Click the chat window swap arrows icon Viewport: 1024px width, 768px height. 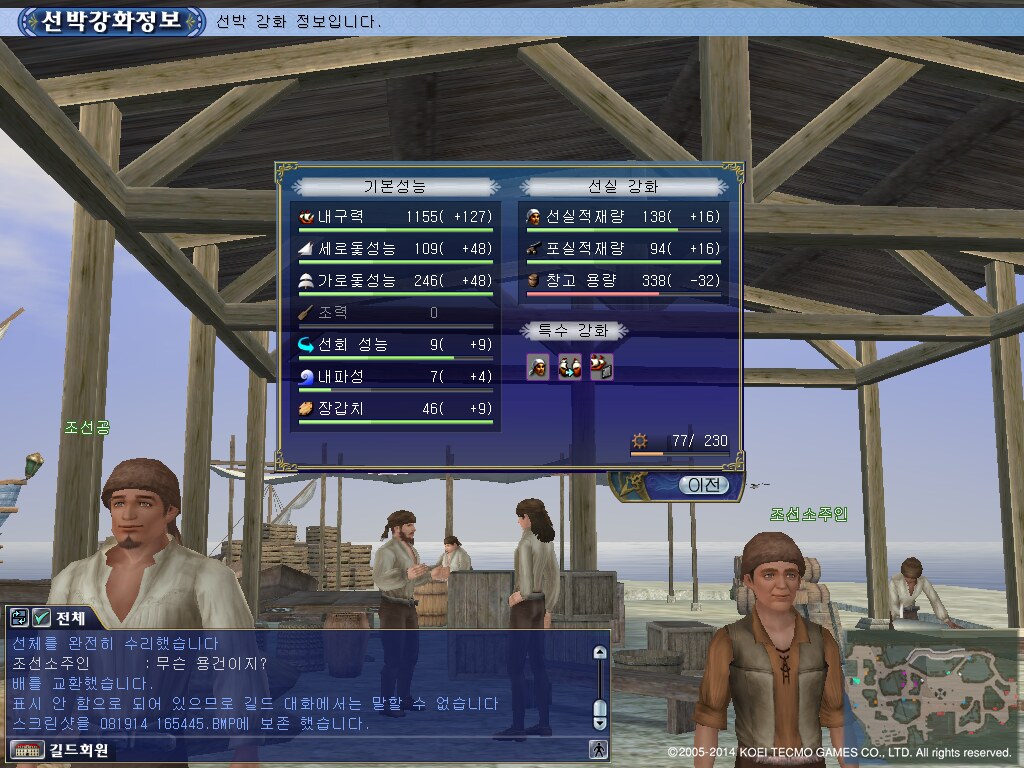pyautogui.click(x=20, y=618)
